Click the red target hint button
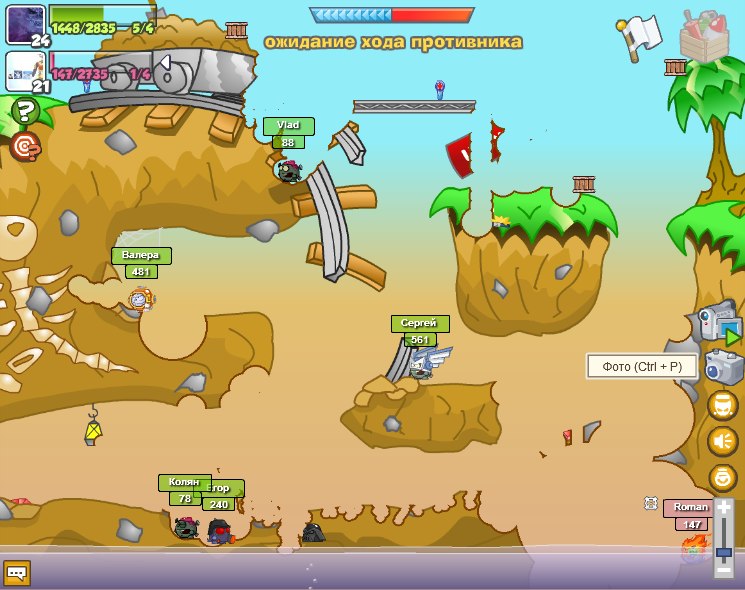This screenshot has width=745, height=590. coord(25,146)
